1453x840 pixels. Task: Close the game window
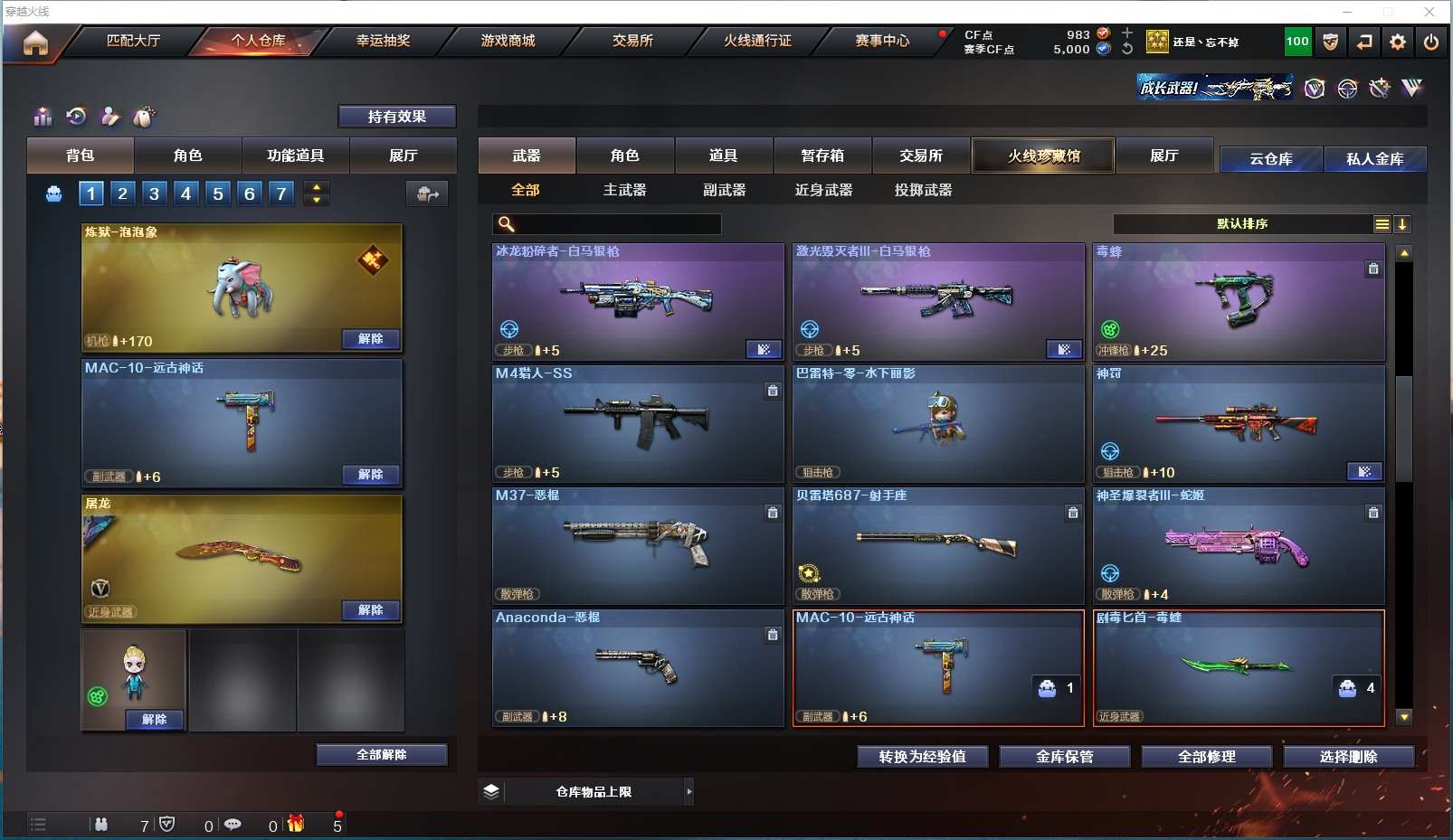point(1429,12)
